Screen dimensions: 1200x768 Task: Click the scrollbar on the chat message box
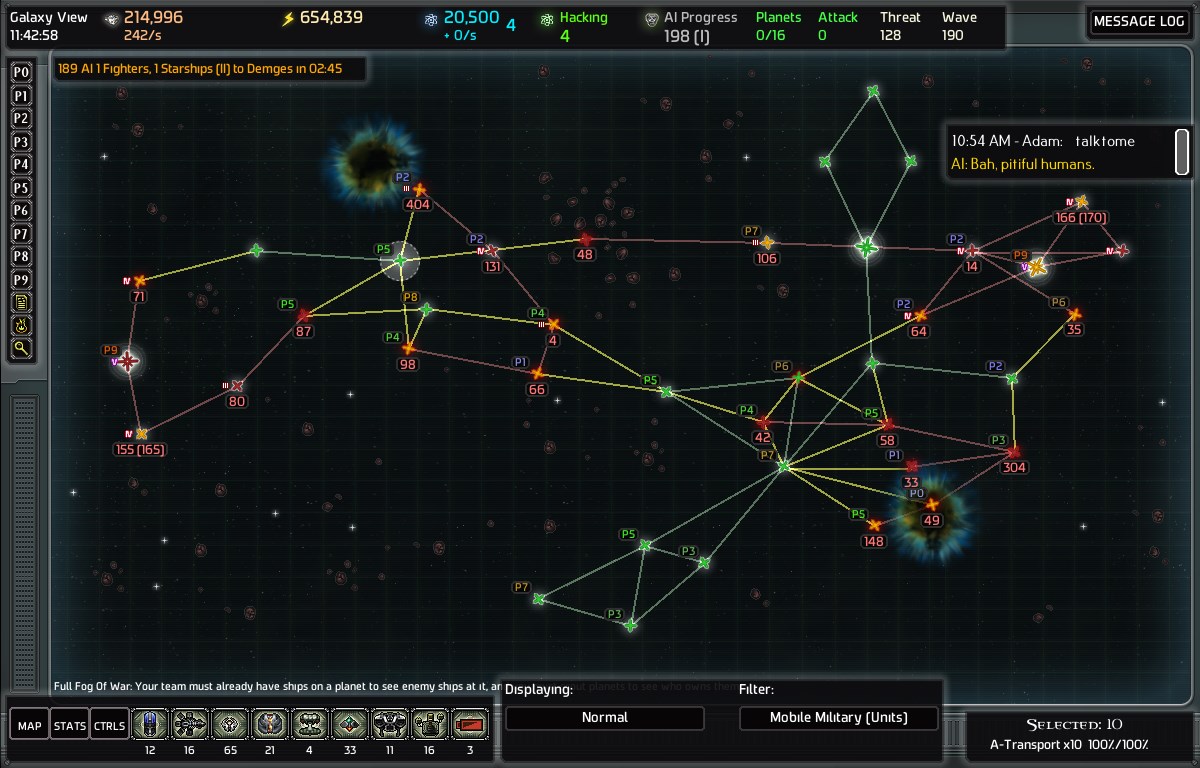(x=1181, y=151)
